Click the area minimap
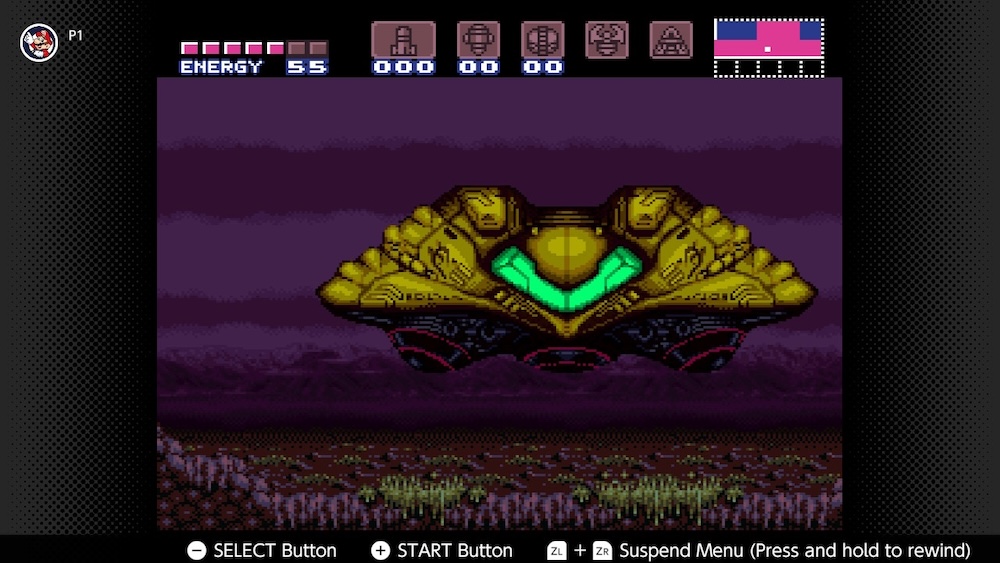1000x563 pixels. point(769,47)
